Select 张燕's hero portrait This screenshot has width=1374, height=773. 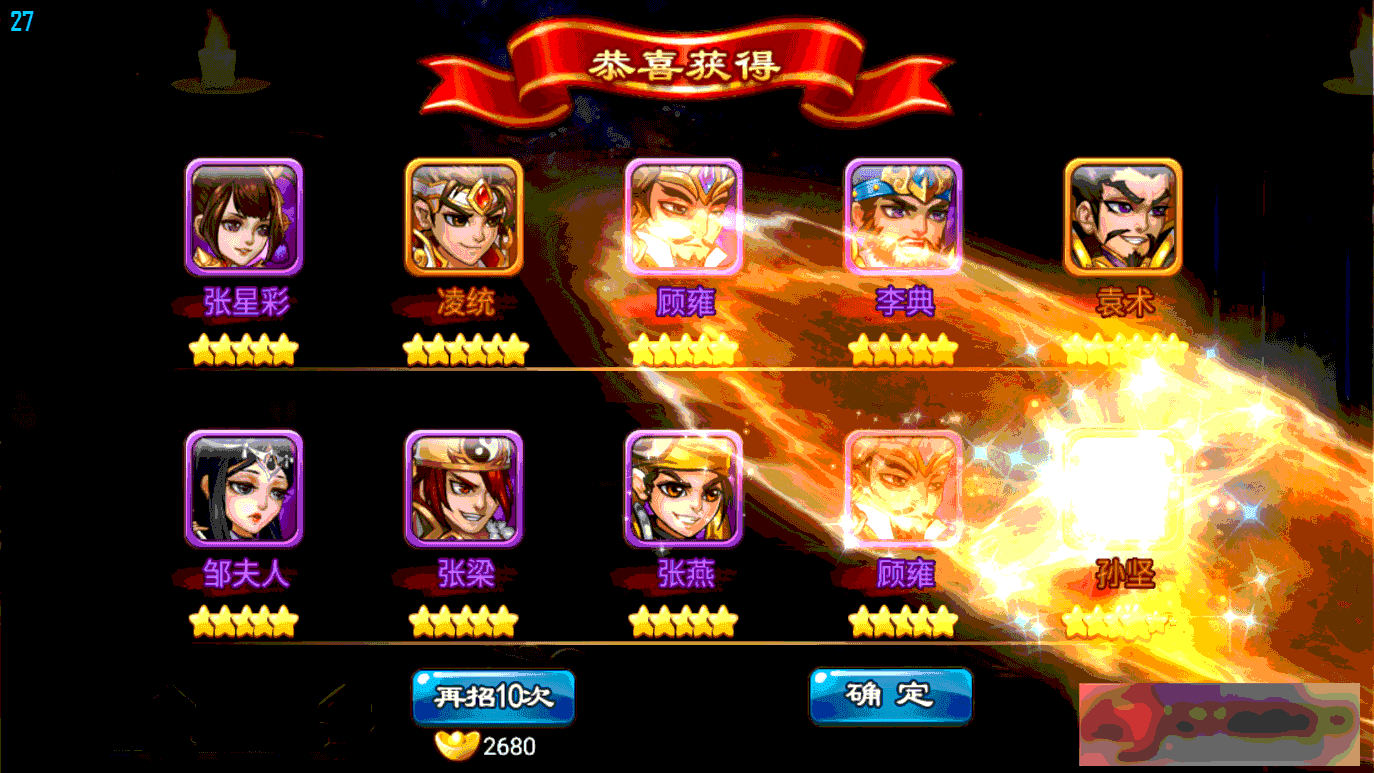(684, 490)
